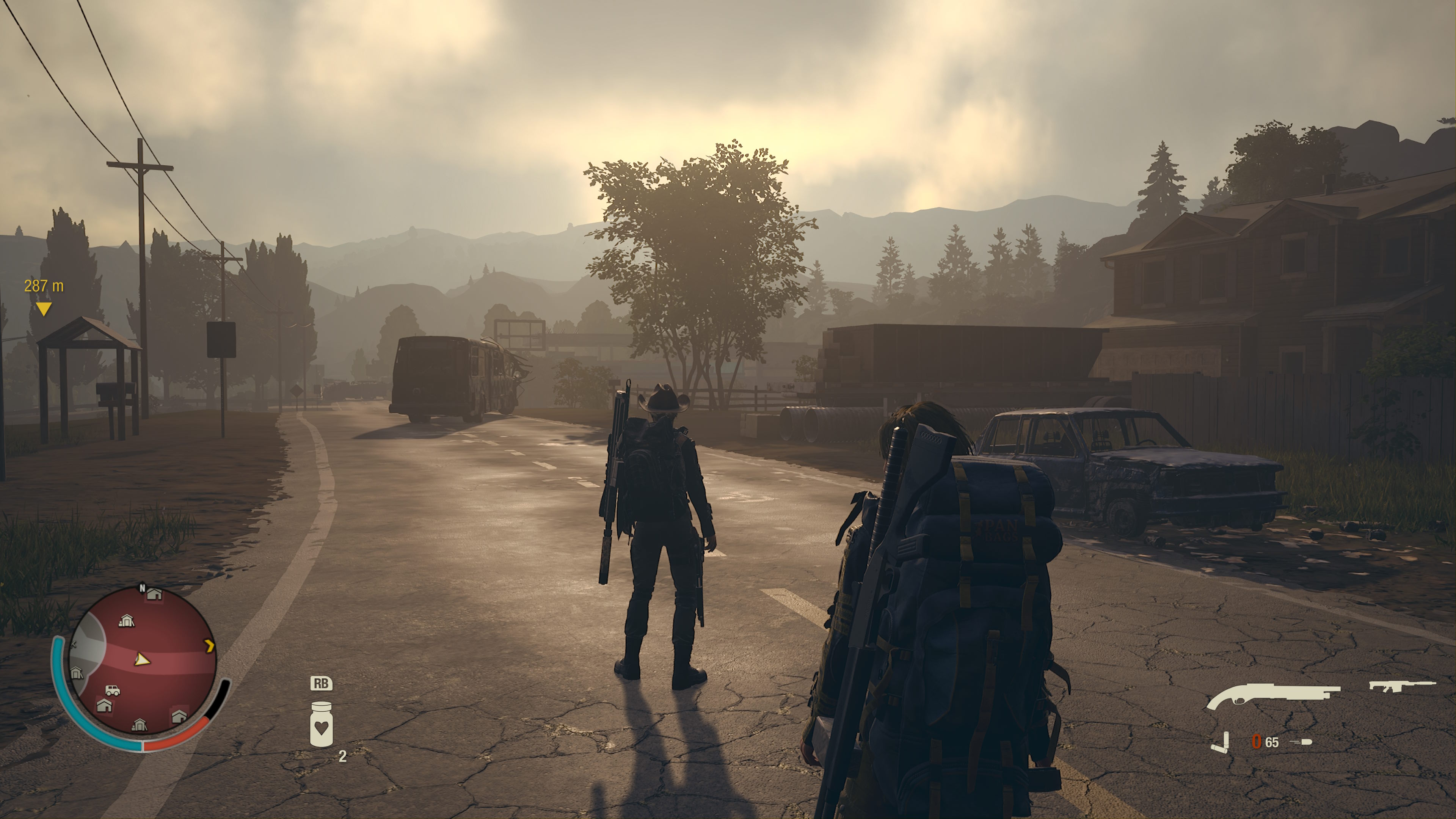This screenshot has height=819, width=1456.
Task: Click the shotgun shells ammo type icon
Action: (1220, 742)
